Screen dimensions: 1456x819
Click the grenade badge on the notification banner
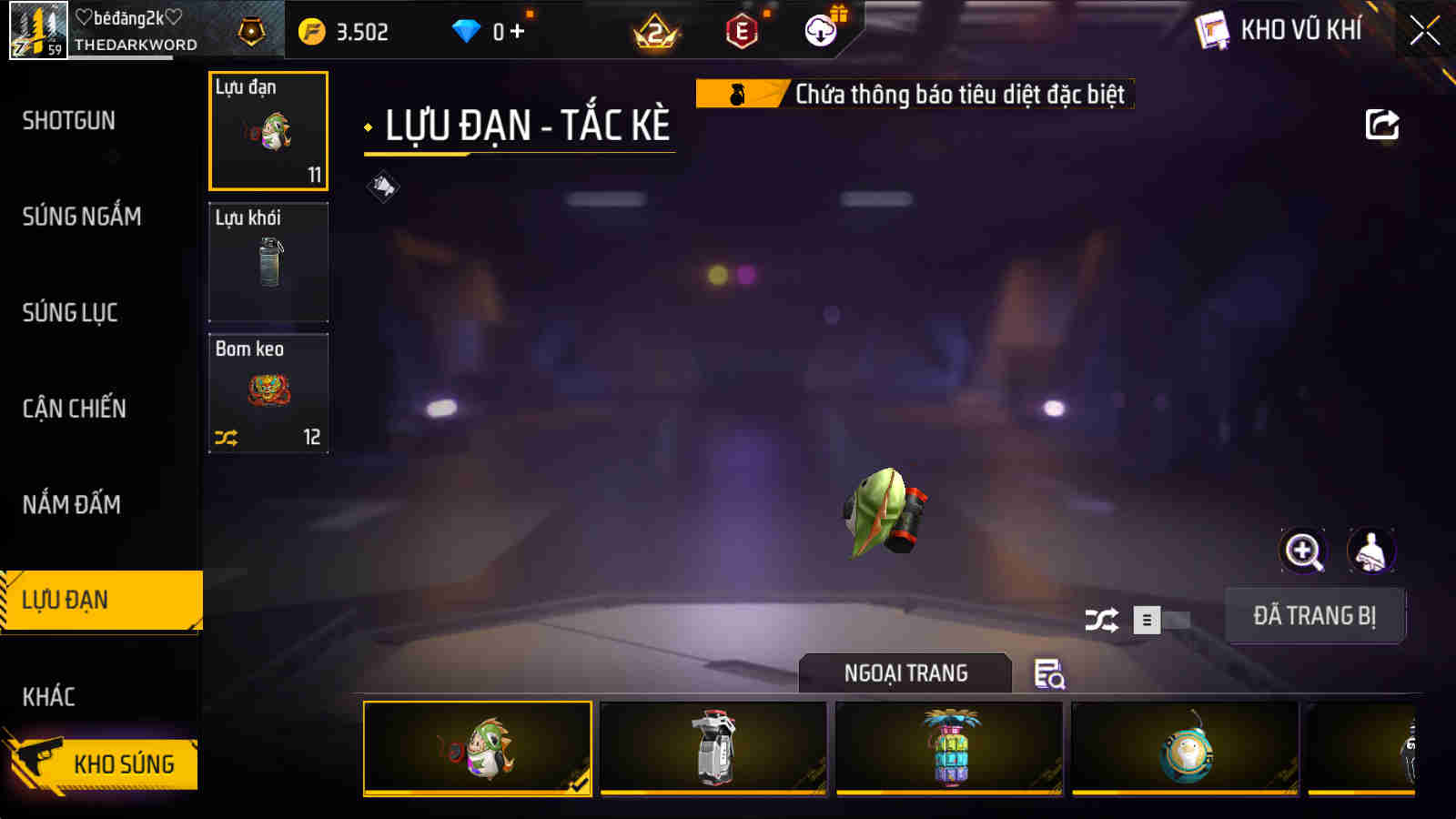pos(739,93)
